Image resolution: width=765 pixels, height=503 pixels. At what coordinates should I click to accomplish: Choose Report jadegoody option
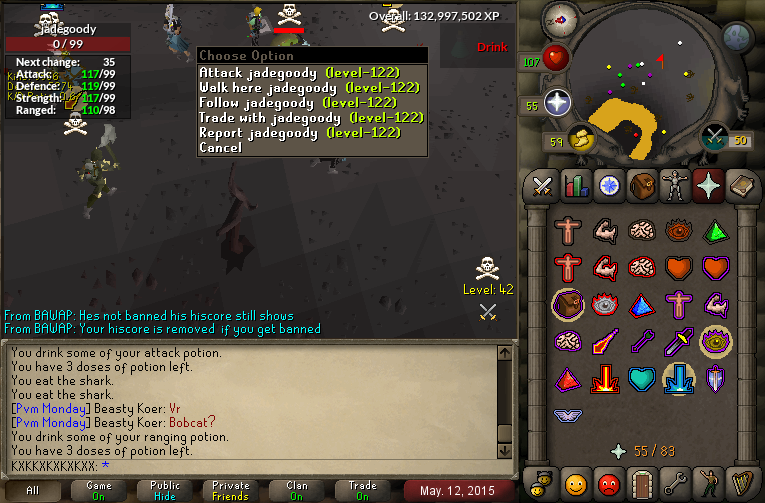point(299,133)
